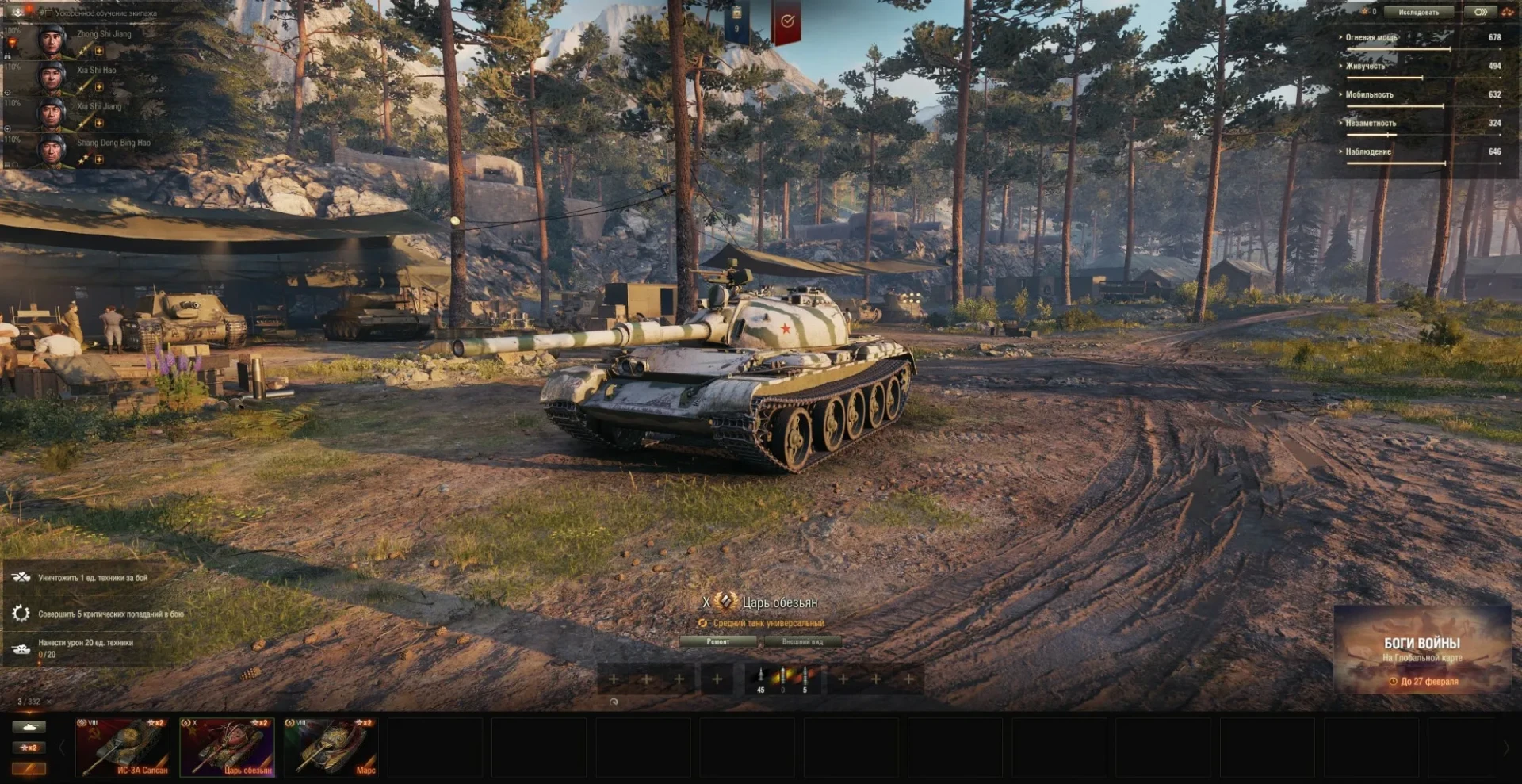Expand the Незаметность concealment stats
The height and width of the screenshot is (784, 1522).
pyautogui.click(x=1371, y=123)
